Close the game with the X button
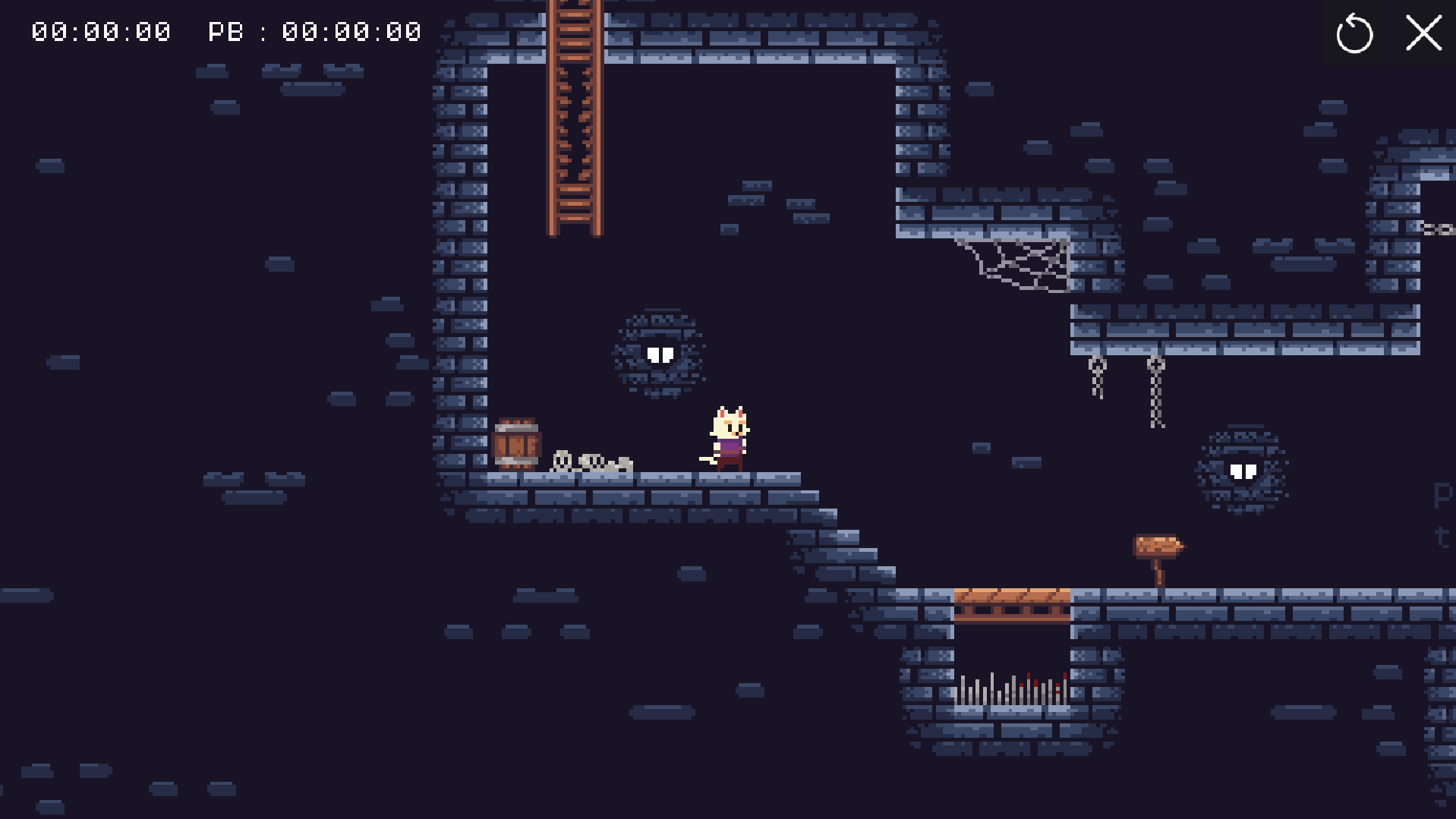 coord(1423,34)
